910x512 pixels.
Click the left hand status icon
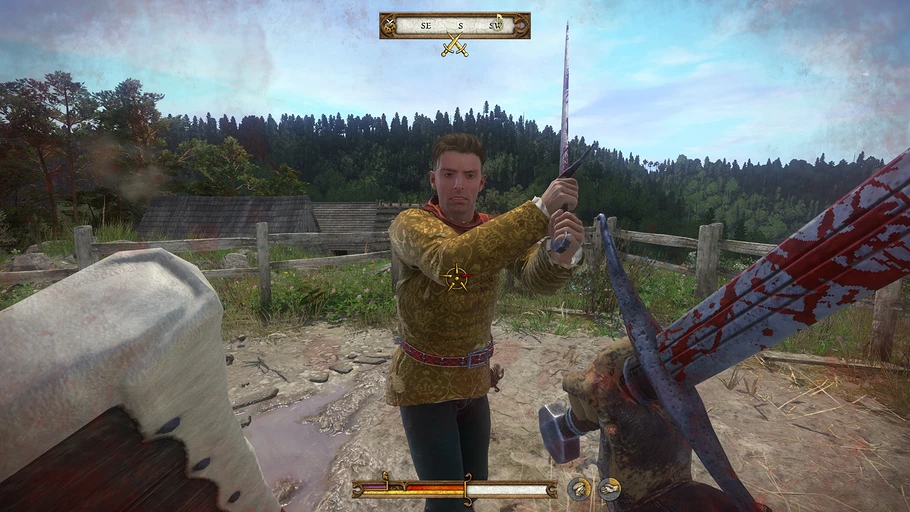[x=579, y=489]
